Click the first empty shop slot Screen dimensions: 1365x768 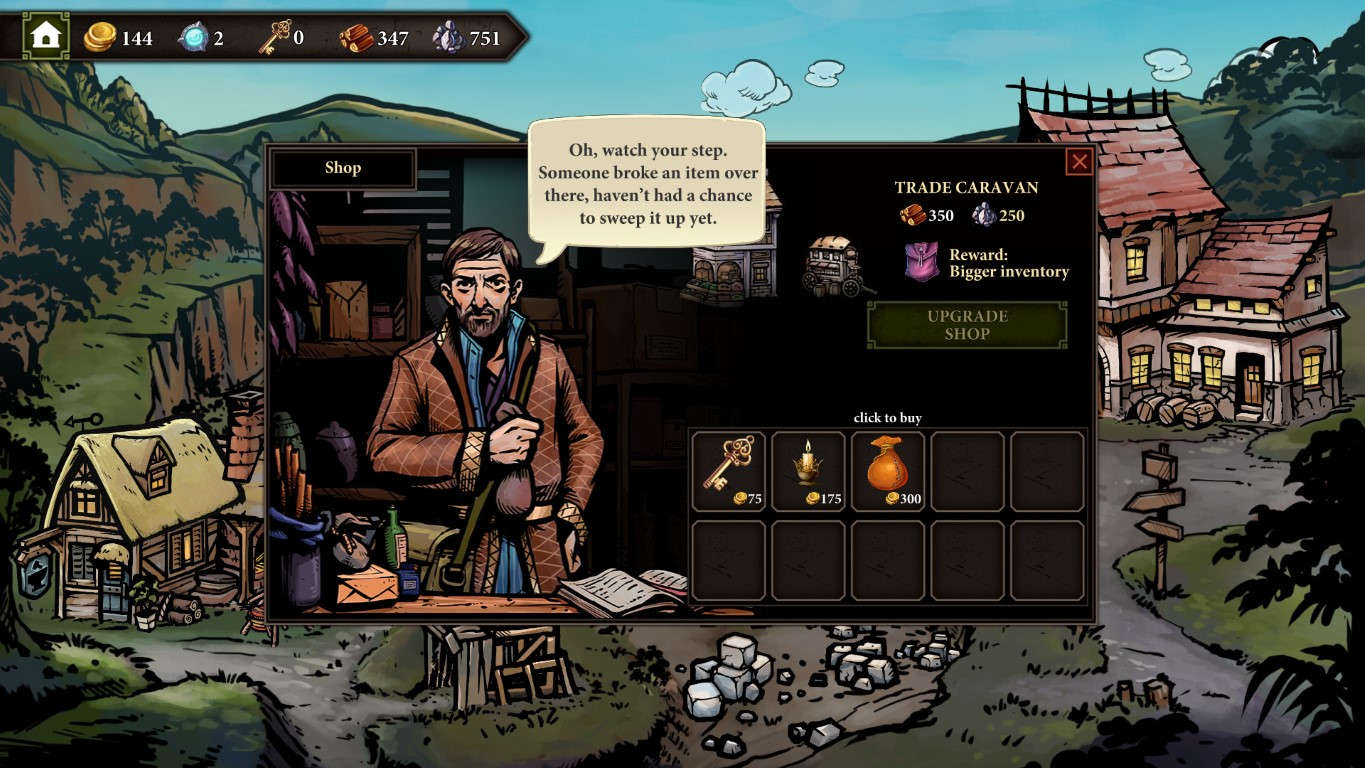pyautogui.click(x=966, y=472)
